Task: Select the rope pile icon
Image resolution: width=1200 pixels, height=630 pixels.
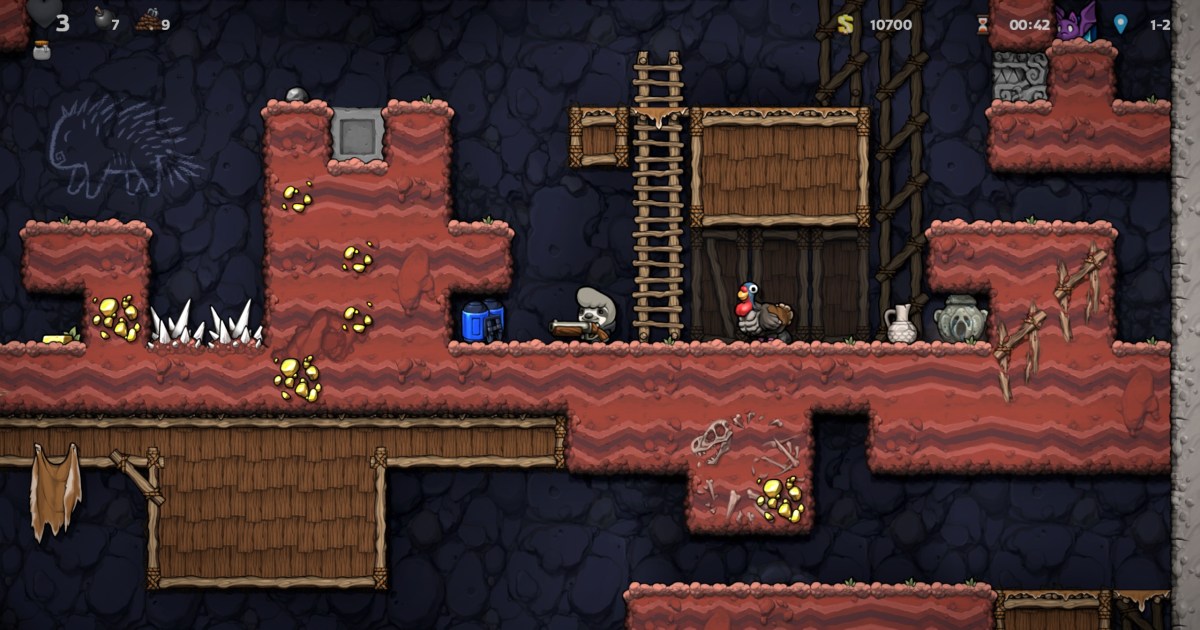Action: [x=147, y=19]
